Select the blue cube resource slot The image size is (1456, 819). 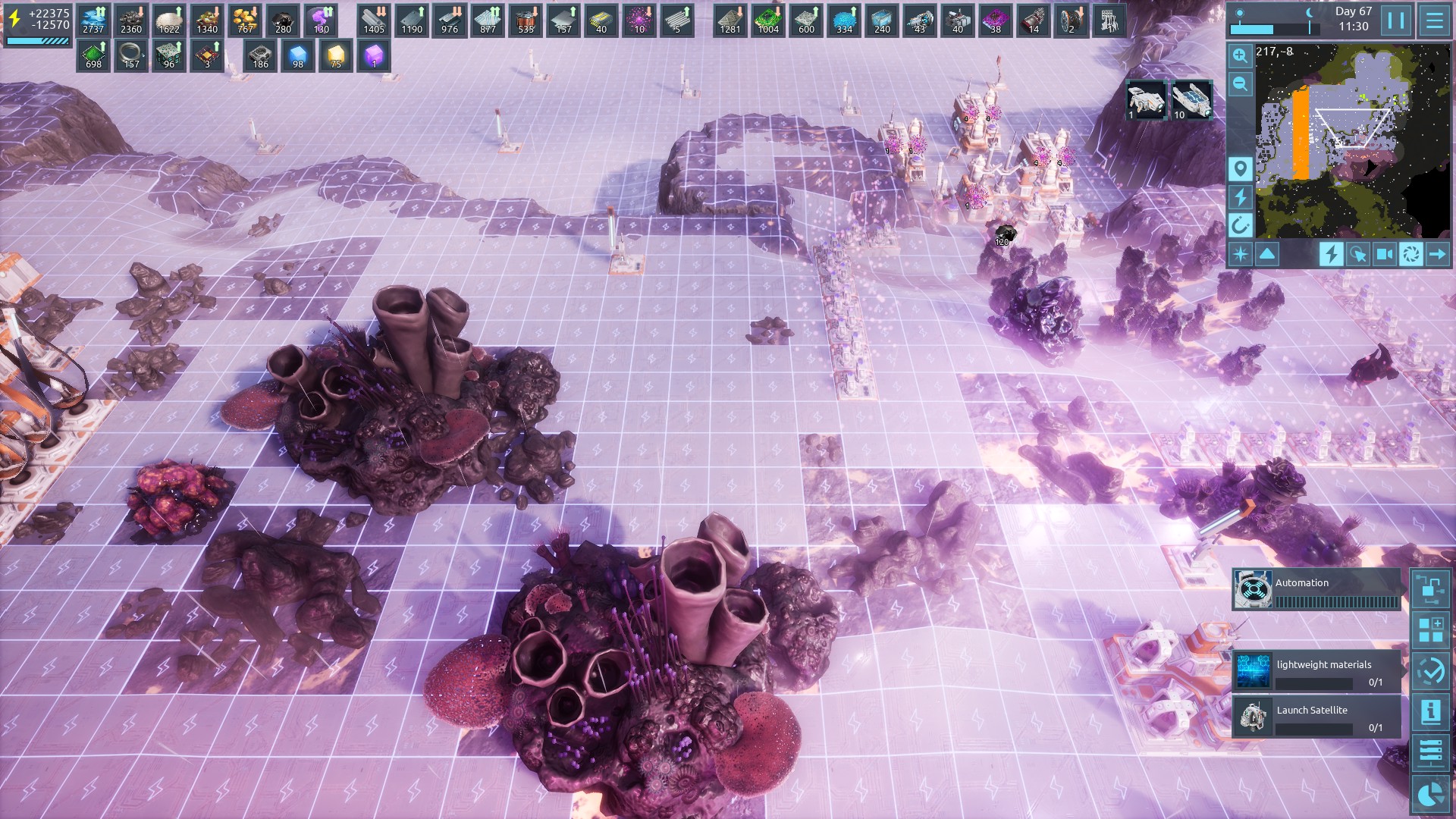(298, 56)
